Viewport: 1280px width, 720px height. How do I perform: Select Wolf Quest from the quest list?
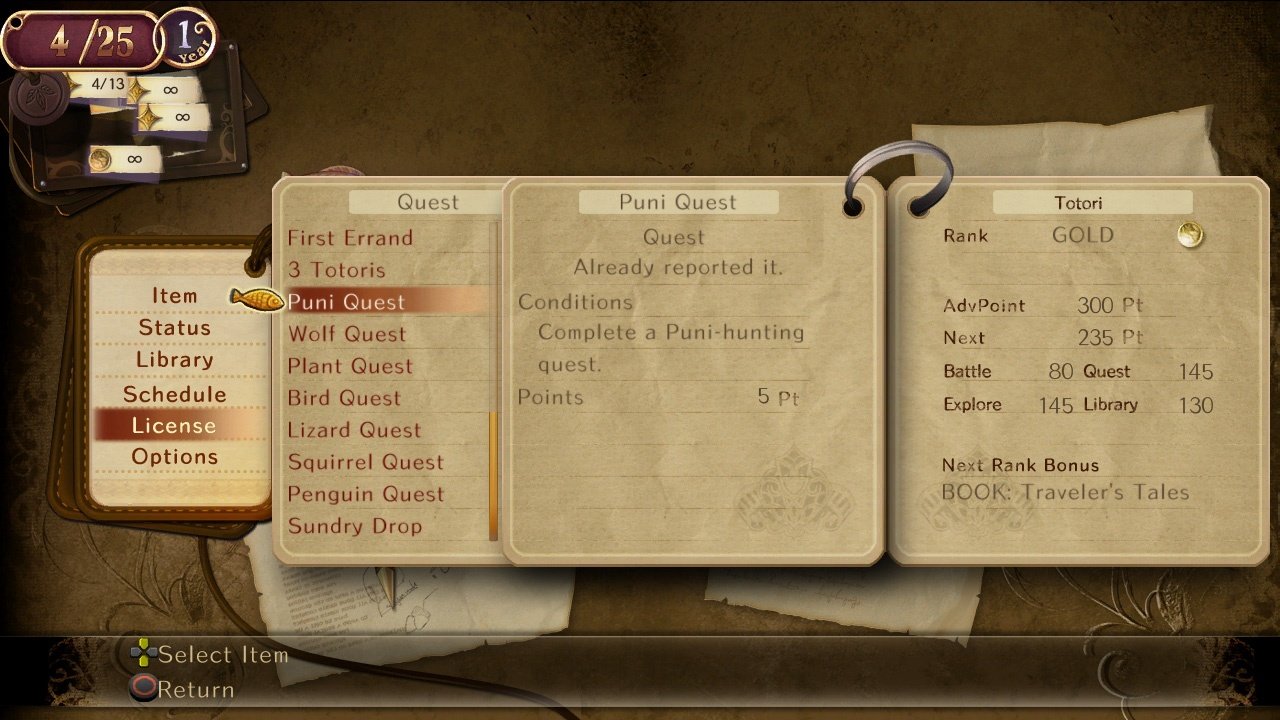[x=346, y=334]
